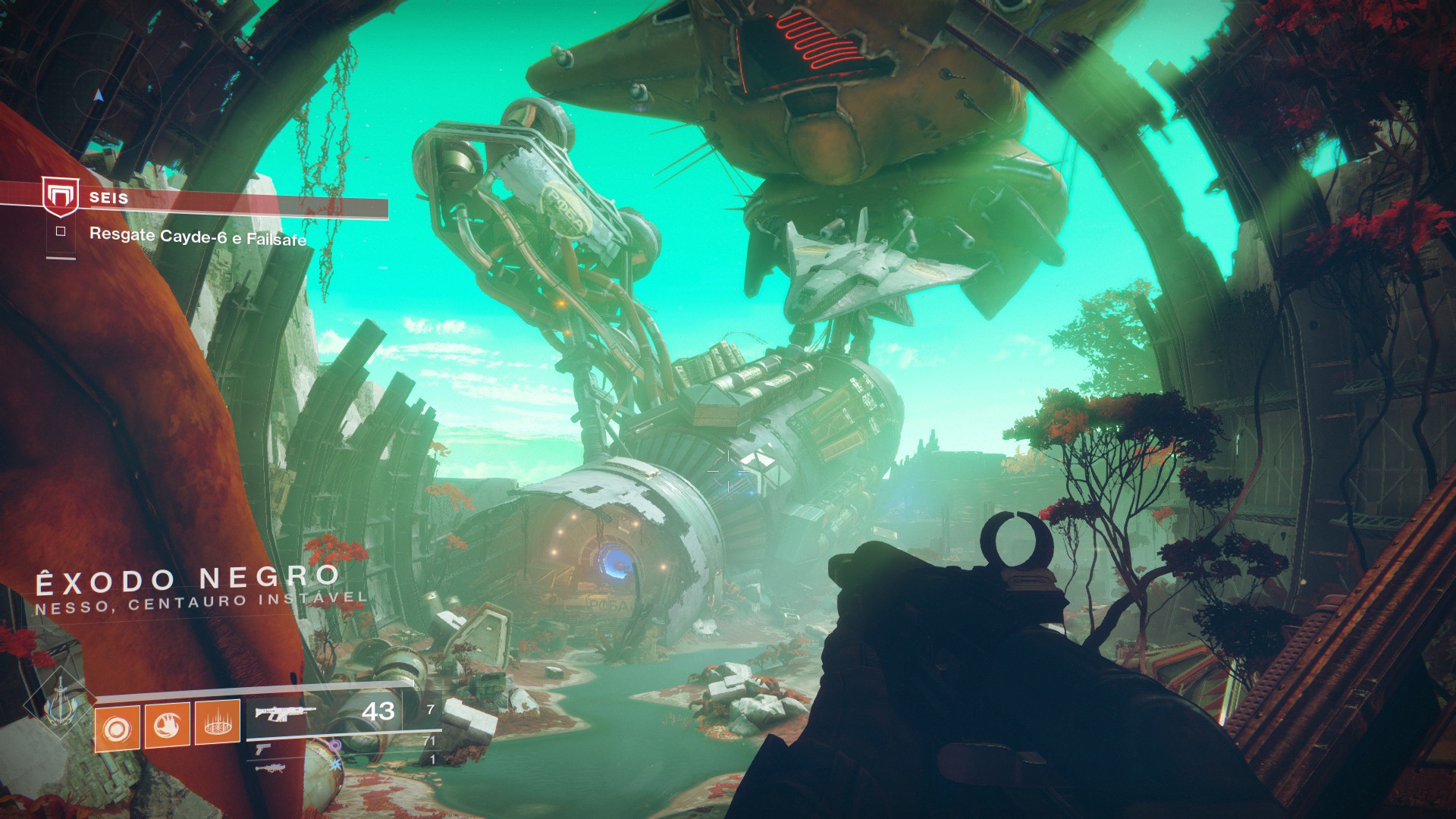The width and height of the screenshot is (1456, 819).
Task: Use the grenade ability with ring icon
Action: (x=118, y=728)
